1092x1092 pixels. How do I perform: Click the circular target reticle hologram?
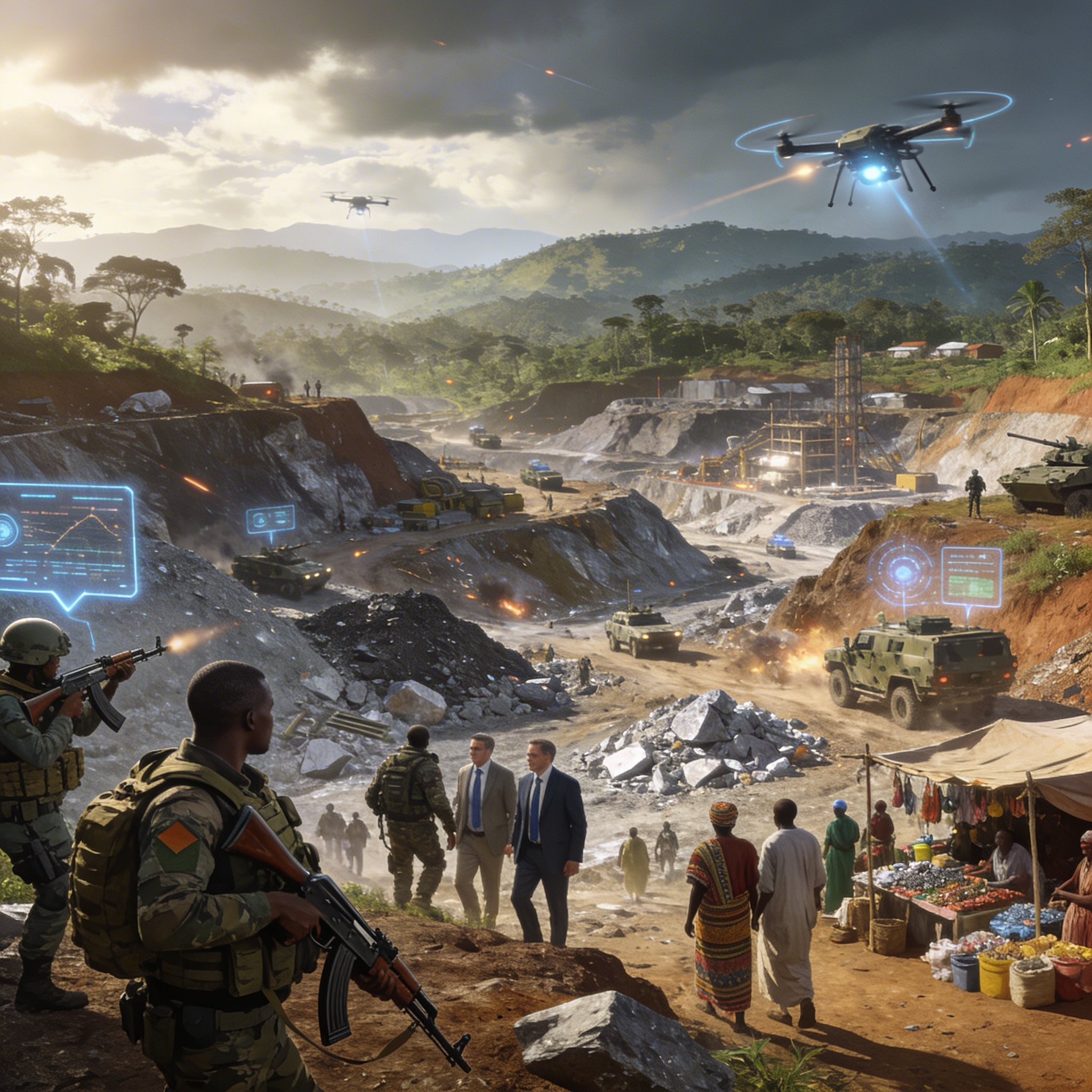pyautogui.click(x=903, y=573)
